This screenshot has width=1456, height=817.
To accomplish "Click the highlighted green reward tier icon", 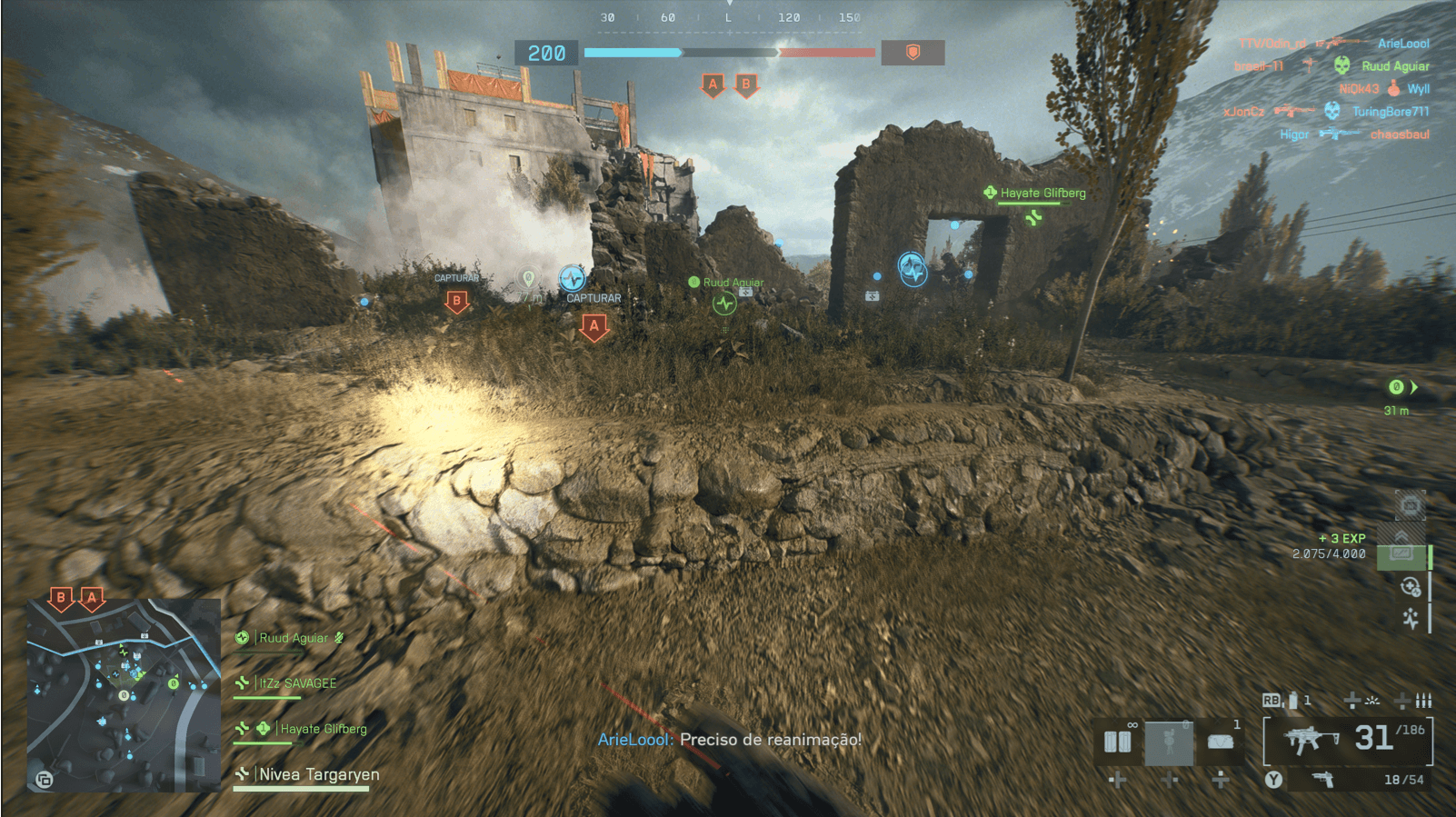I will [x=1401, y=555].
